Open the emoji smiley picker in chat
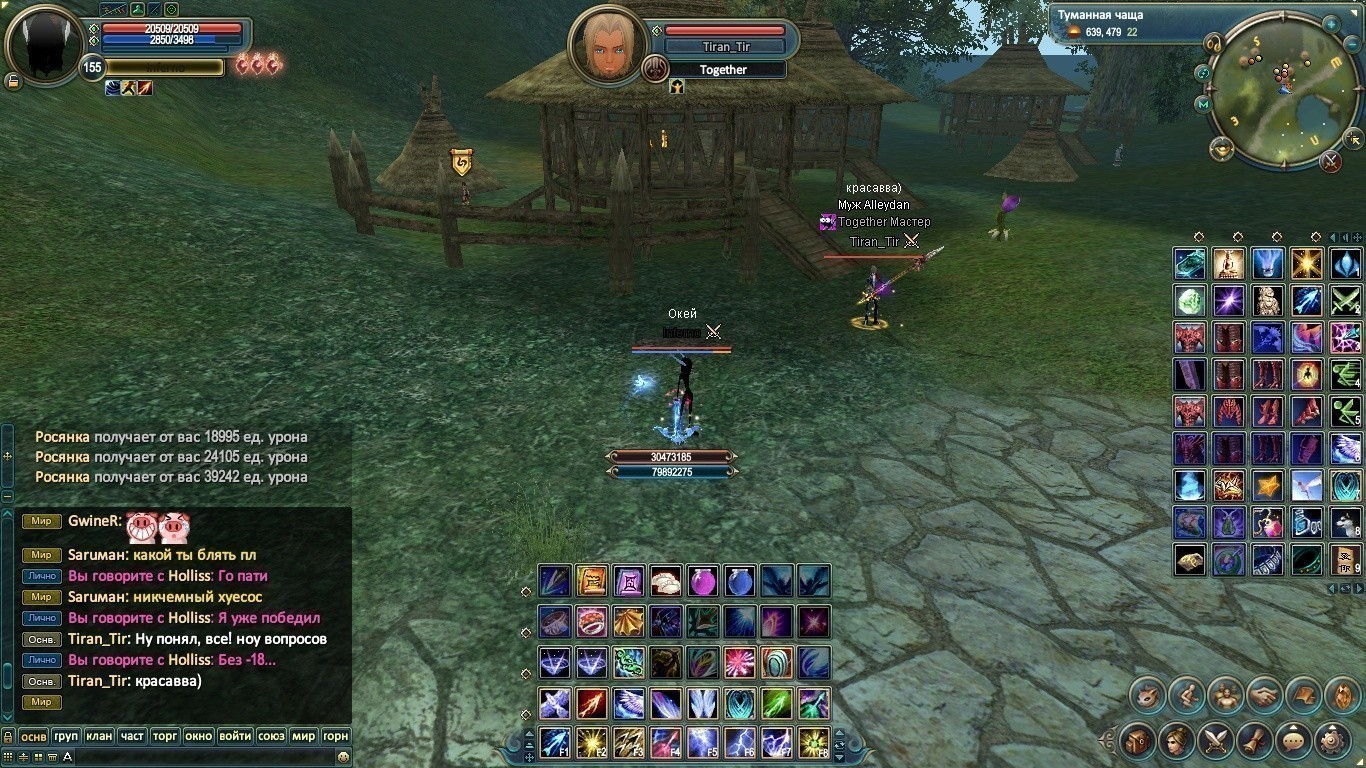 343,757
